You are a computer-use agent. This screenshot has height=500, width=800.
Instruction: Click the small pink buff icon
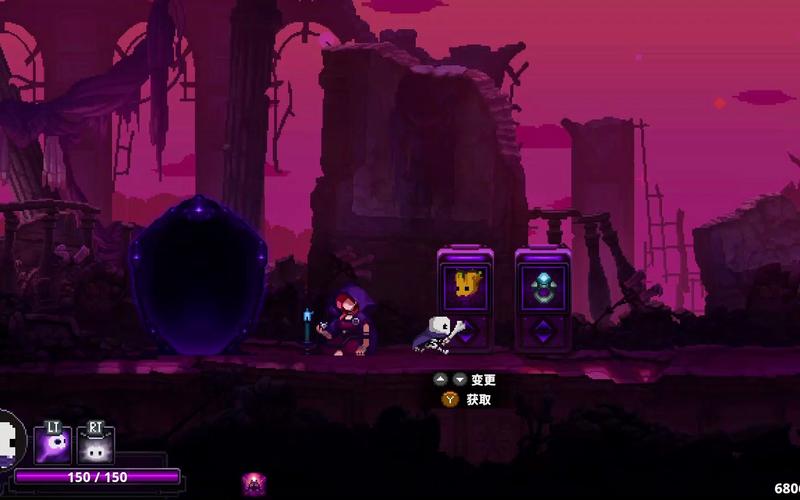coord(254,485)
